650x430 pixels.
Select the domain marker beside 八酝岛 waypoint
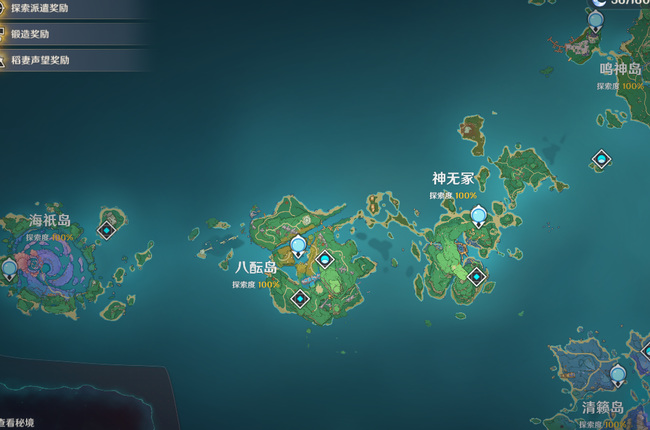(325, 260)
